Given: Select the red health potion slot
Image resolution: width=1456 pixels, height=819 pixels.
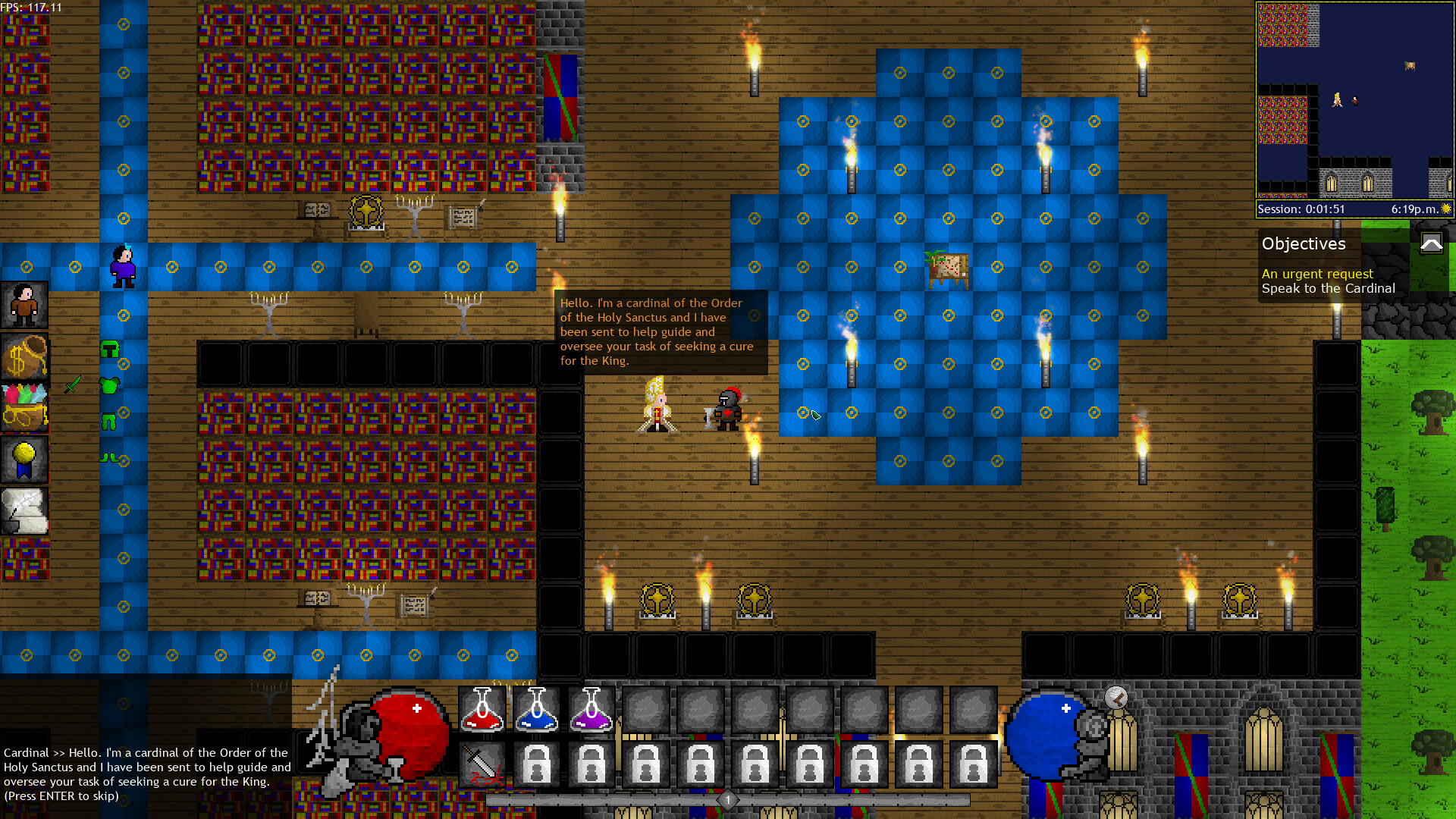Looking at the screenshot, I should point(483,709).
